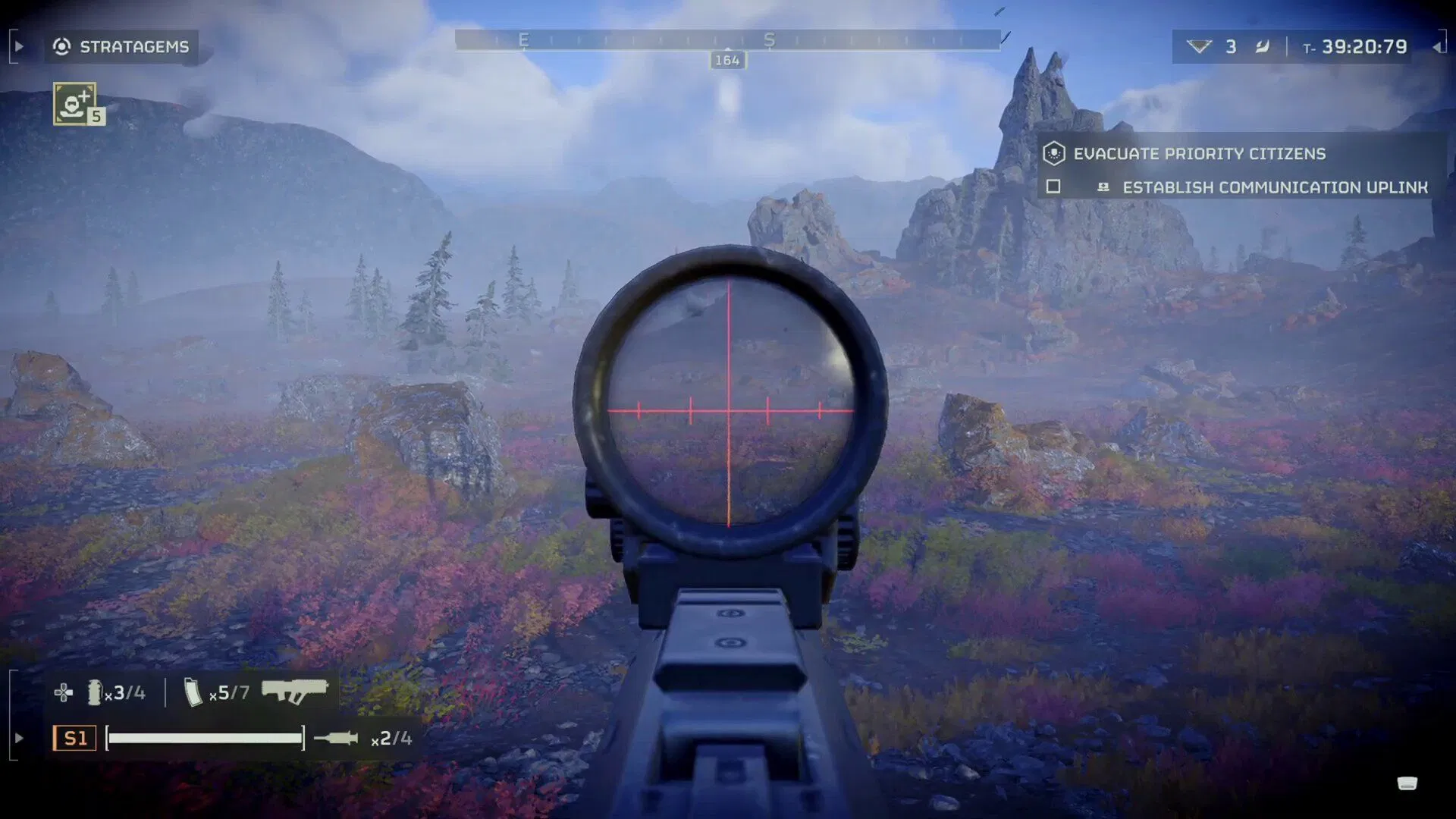This screenshot has height=819, width=1456.
Task: Select the stim injector icon
Action: tap(337, 738)
